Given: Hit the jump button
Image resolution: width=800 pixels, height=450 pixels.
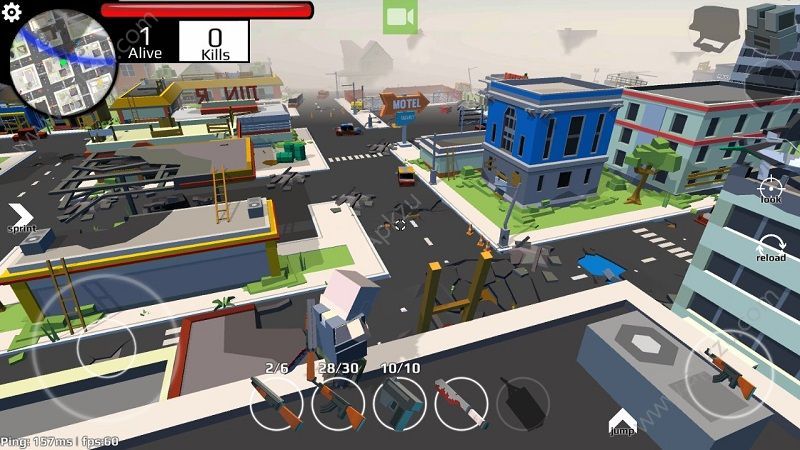Looking at the screenshot, I should pyautogui.click(x=622, y=421).
